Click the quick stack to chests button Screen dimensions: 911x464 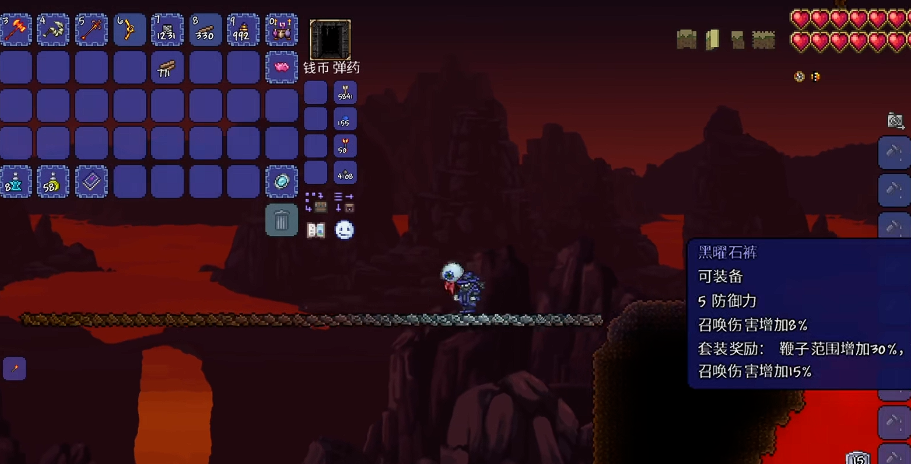tap(316, 202)
